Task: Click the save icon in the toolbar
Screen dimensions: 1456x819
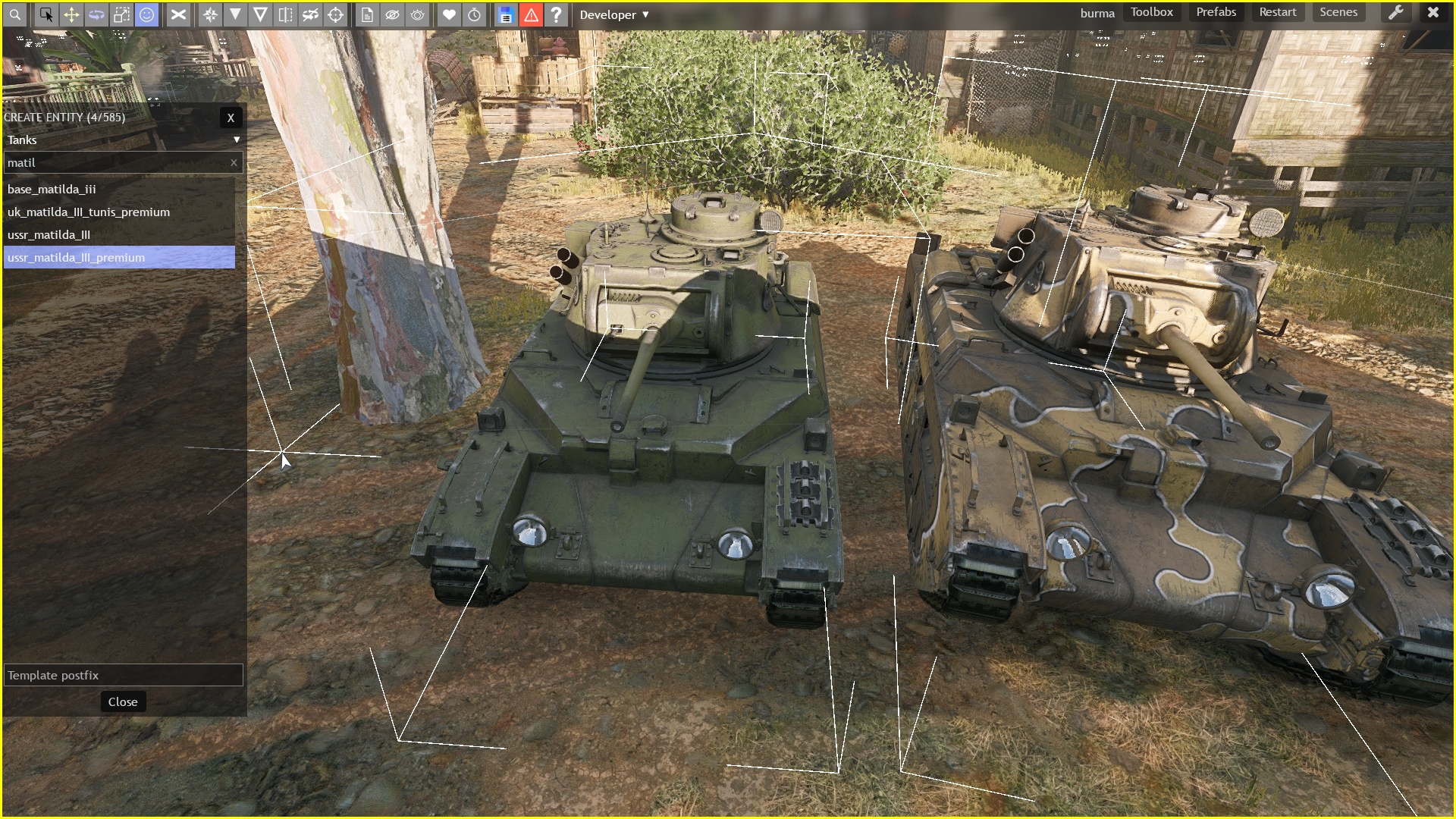Action: (505, 14)
